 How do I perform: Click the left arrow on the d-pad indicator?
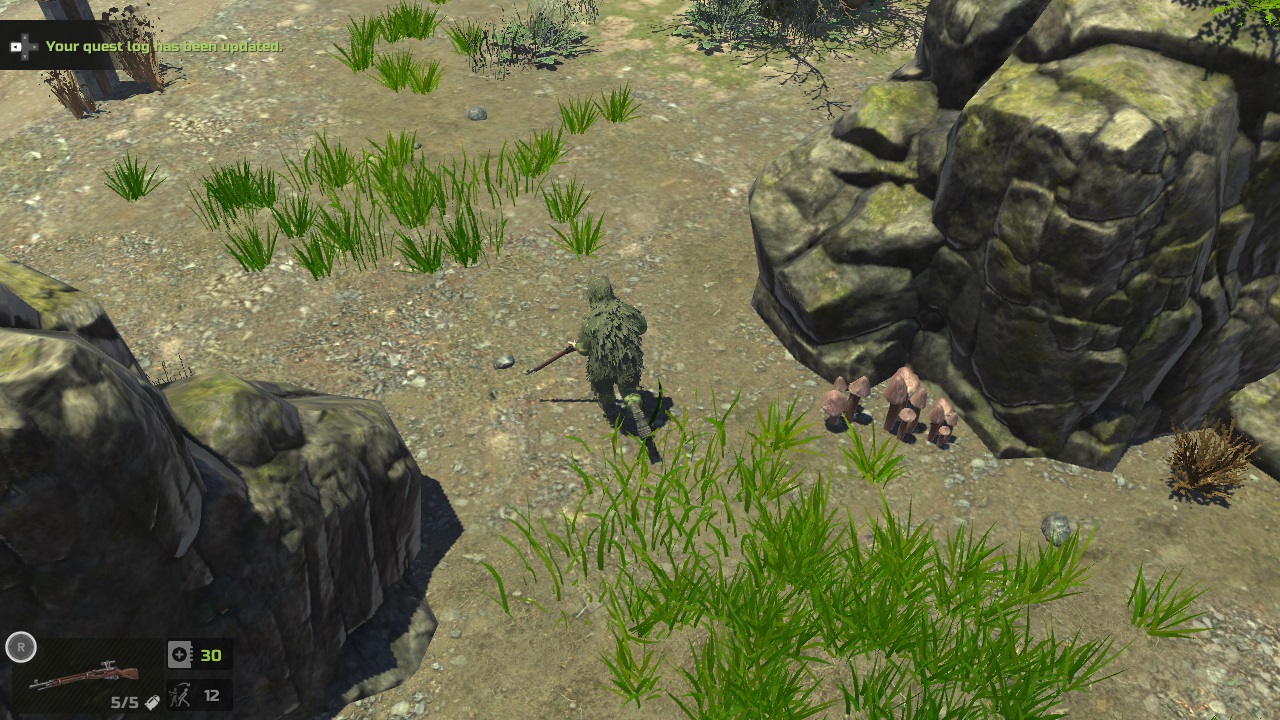[x=16, y=47]
